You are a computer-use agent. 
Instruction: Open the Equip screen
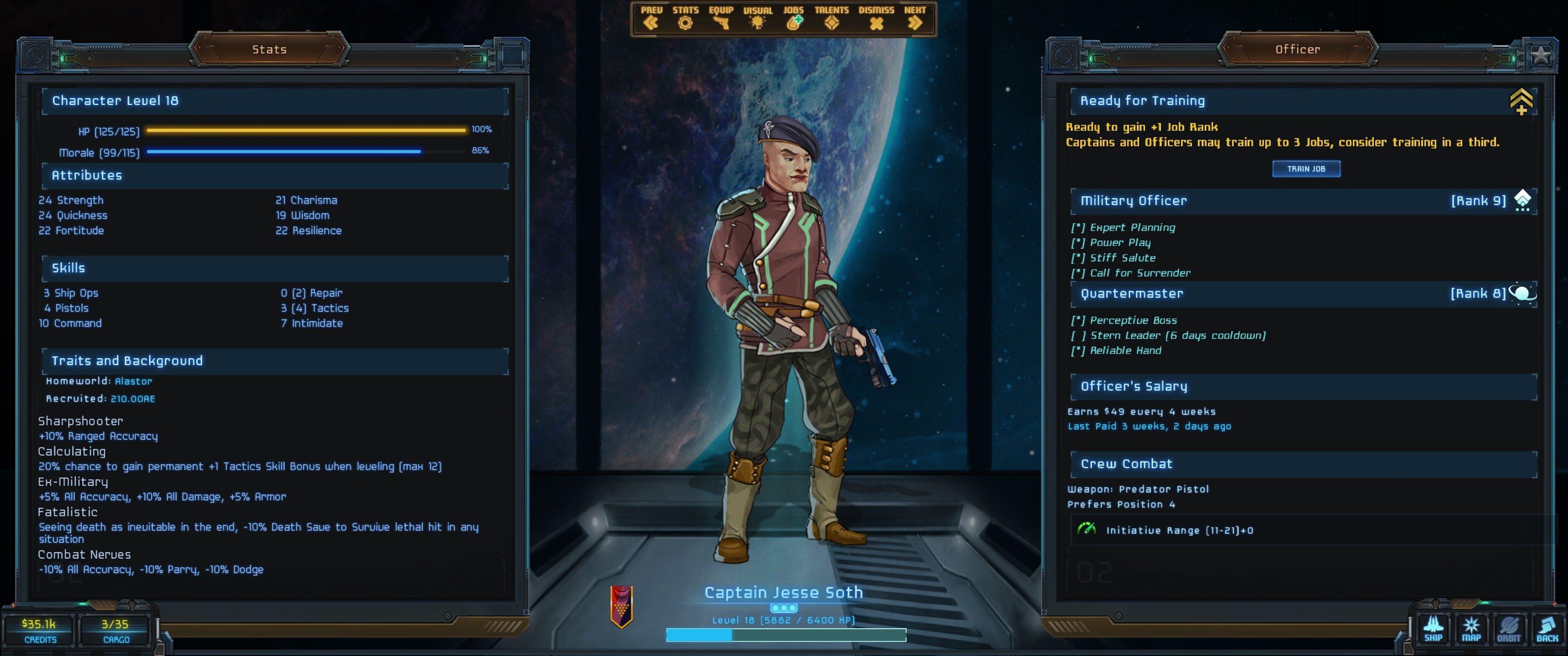pos(721,19)
